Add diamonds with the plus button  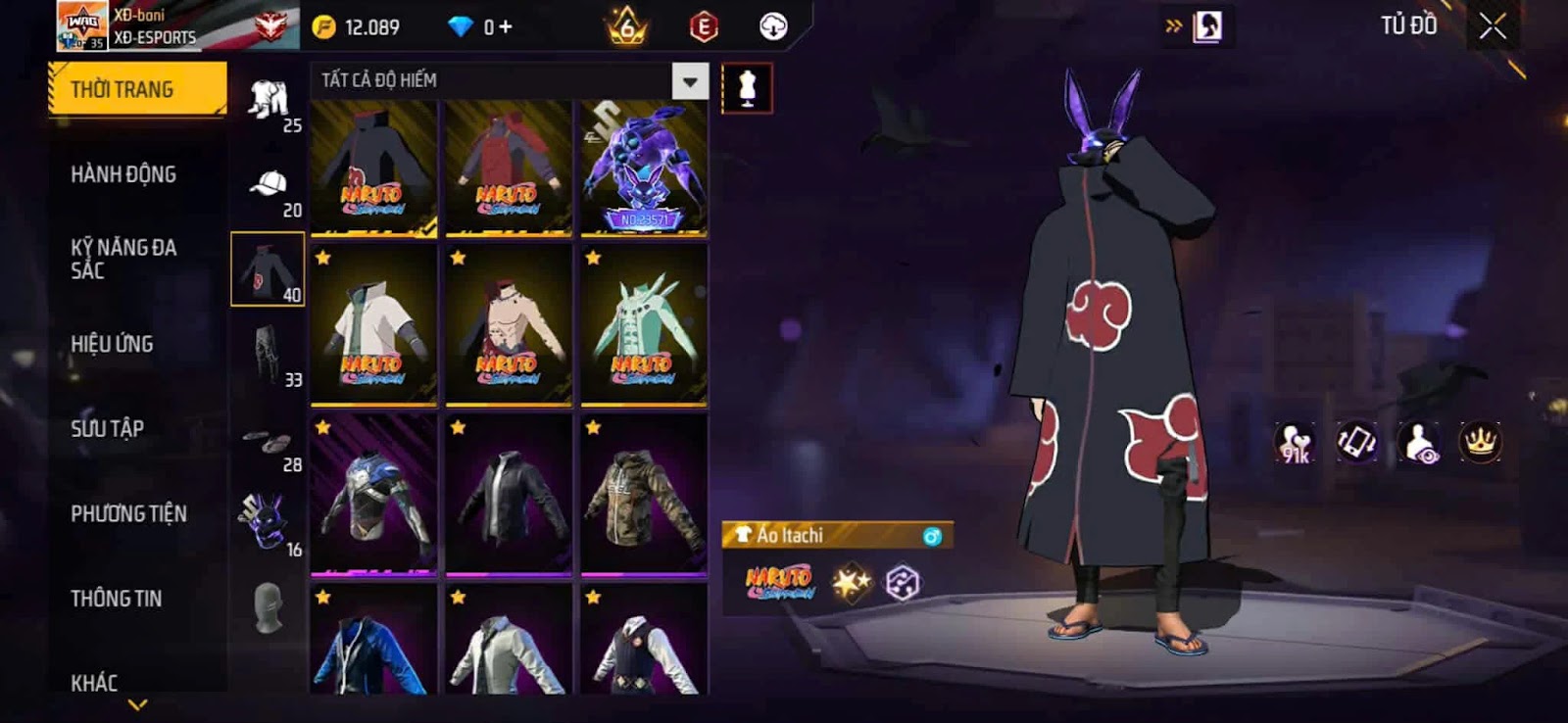coord(506,27)
